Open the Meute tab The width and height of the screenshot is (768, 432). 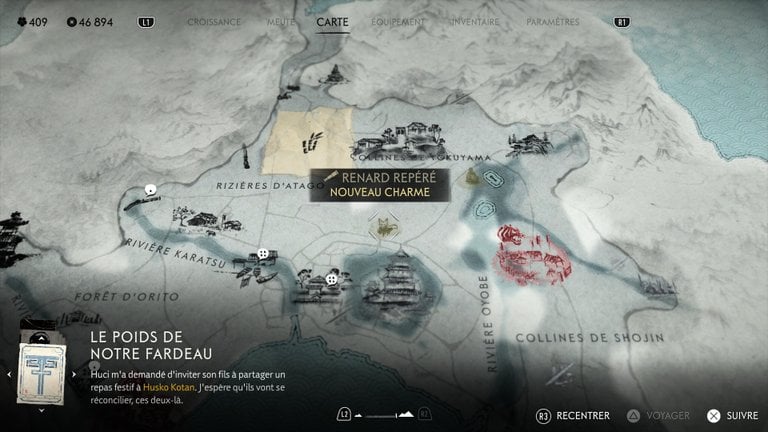[x=281, y=21]
